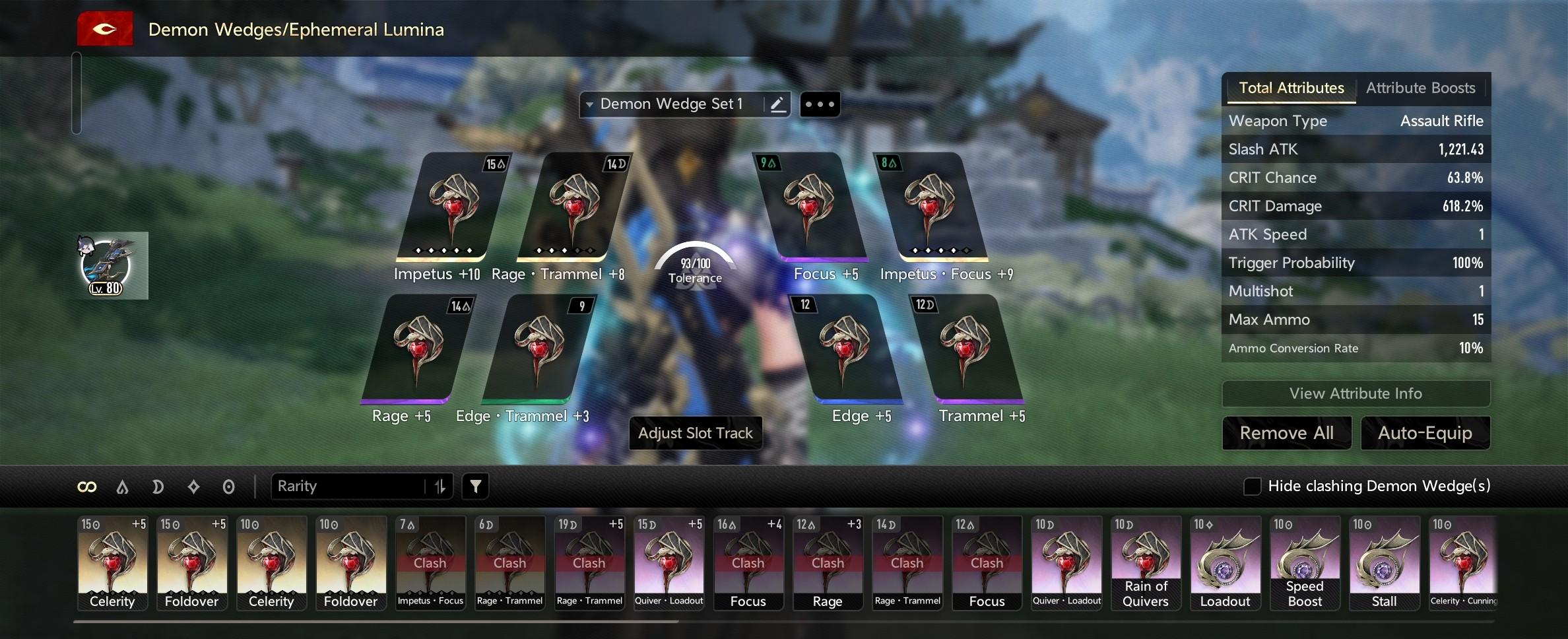Click the Auto-Equip button
Image resolution: width=1568 pixels, height=639 pixels.
tap(1425, 433)
